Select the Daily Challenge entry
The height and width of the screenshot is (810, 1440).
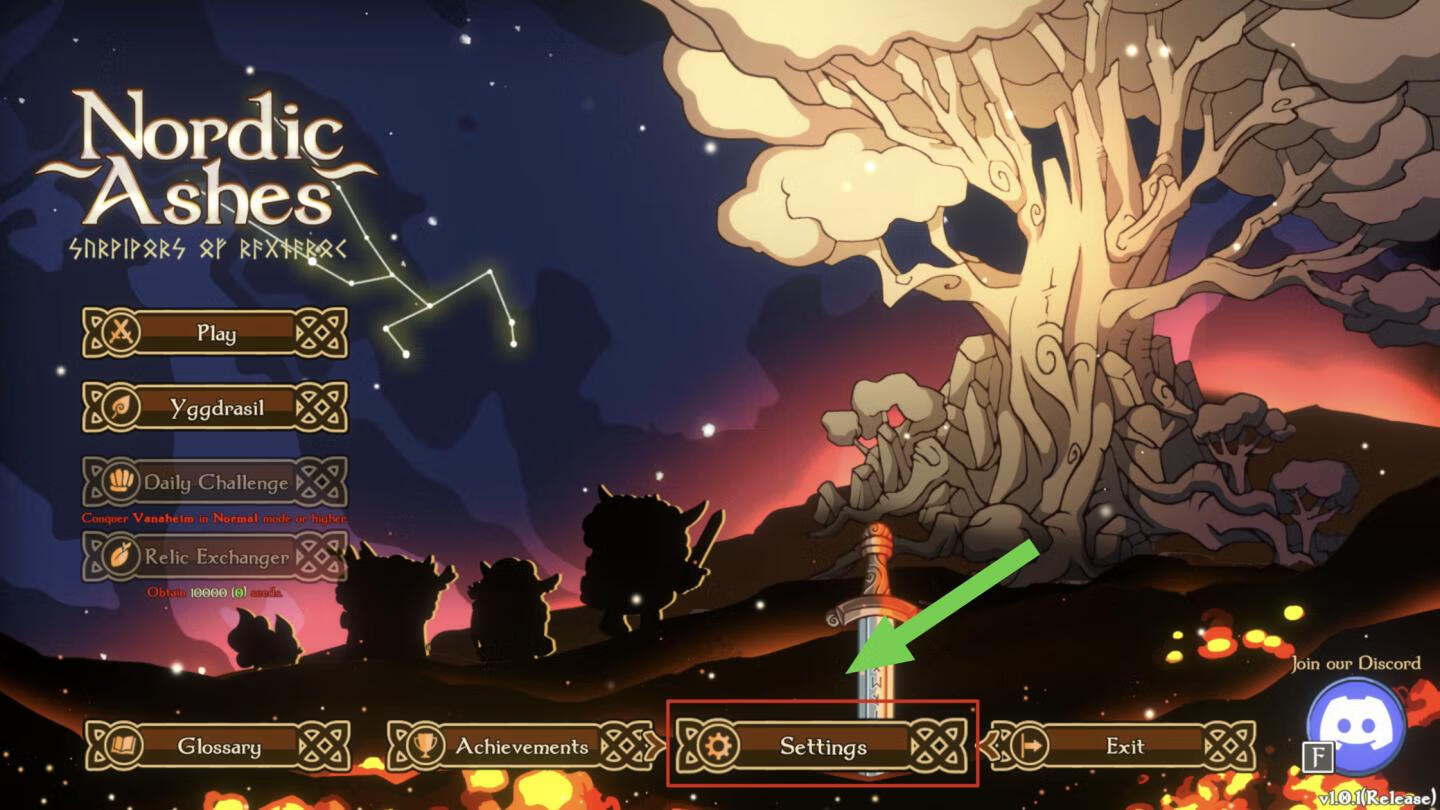[215, 482]
